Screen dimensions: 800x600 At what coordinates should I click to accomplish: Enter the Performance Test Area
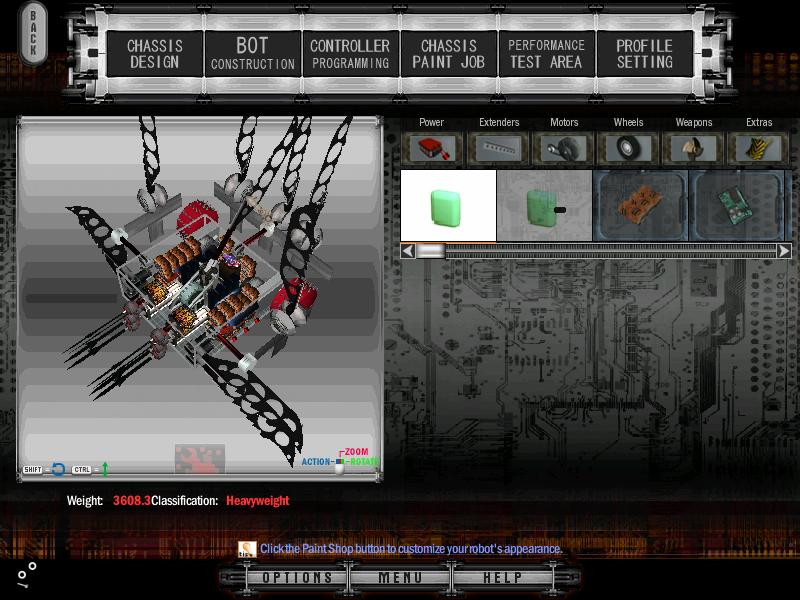(546, 54)
